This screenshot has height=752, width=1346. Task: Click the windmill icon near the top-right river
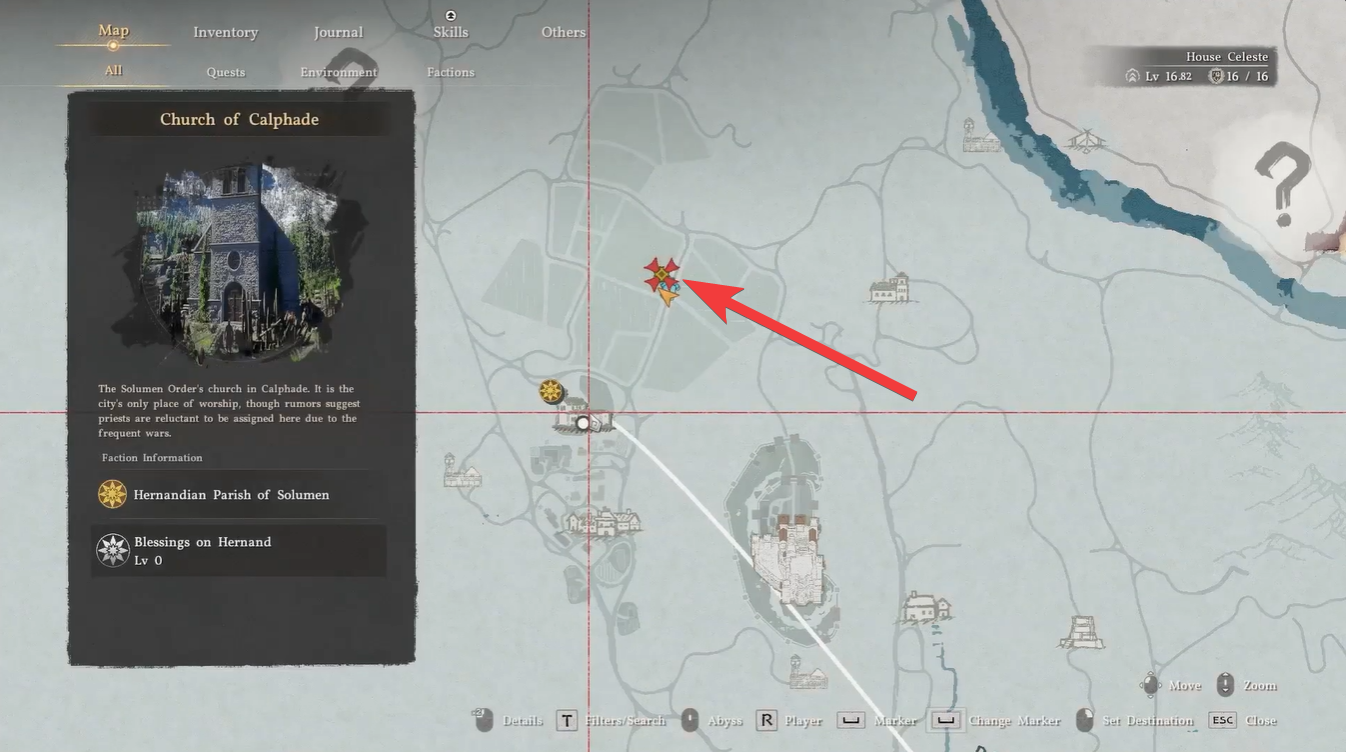click(1087, 141)
